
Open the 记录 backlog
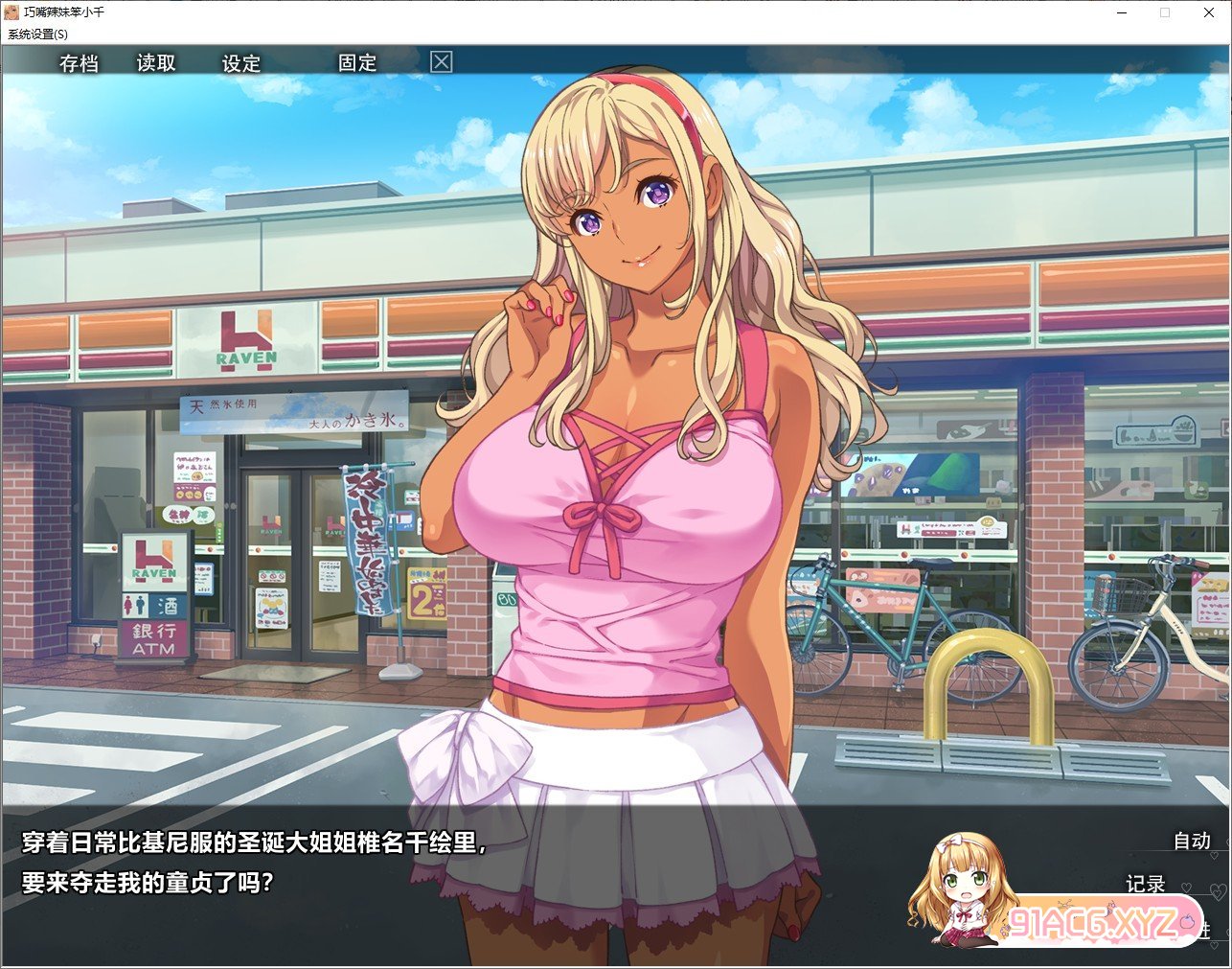1145,884
